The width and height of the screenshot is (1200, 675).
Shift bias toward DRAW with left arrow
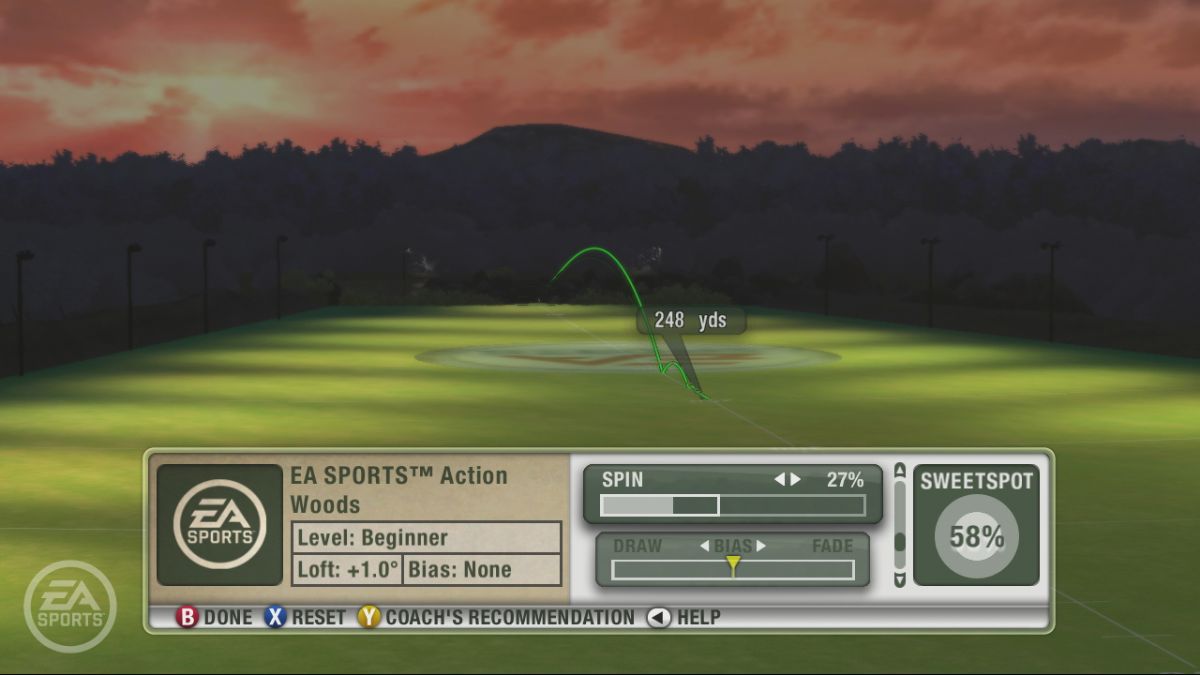704,546
